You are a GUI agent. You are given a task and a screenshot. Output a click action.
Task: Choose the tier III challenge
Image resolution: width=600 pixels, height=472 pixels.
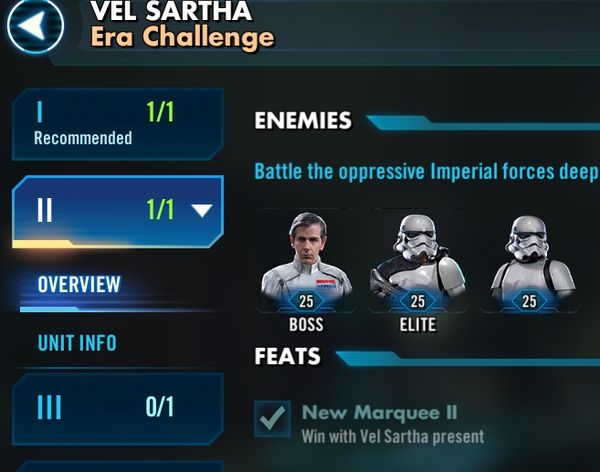[x=116, y=407]
